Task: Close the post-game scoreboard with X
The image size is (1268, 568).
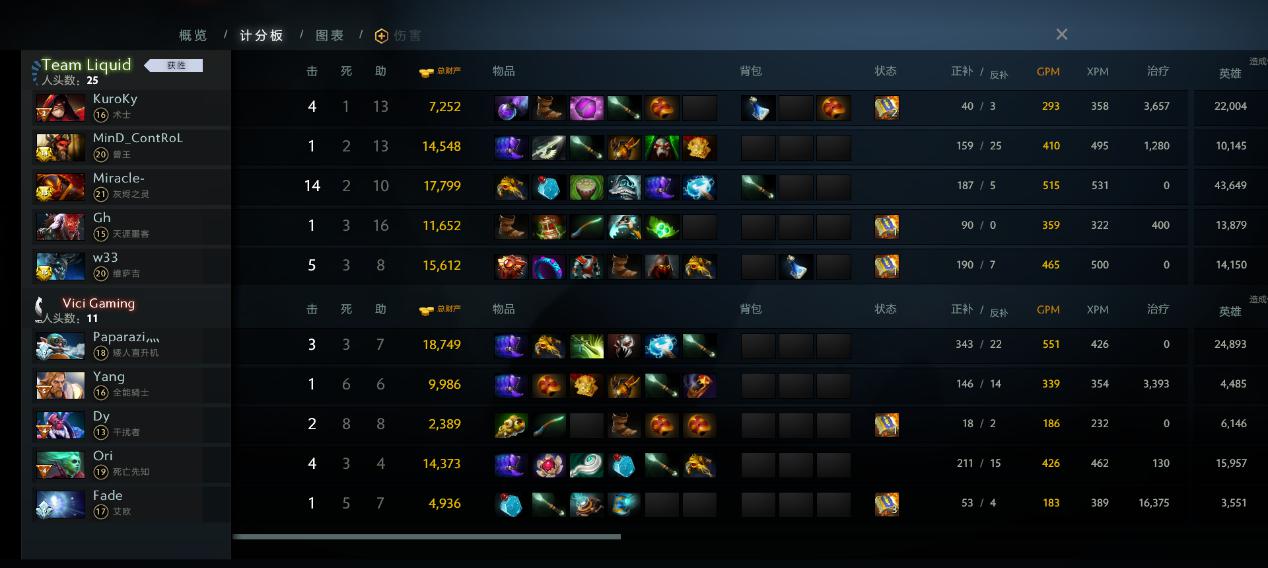Action: point(1062,34)
